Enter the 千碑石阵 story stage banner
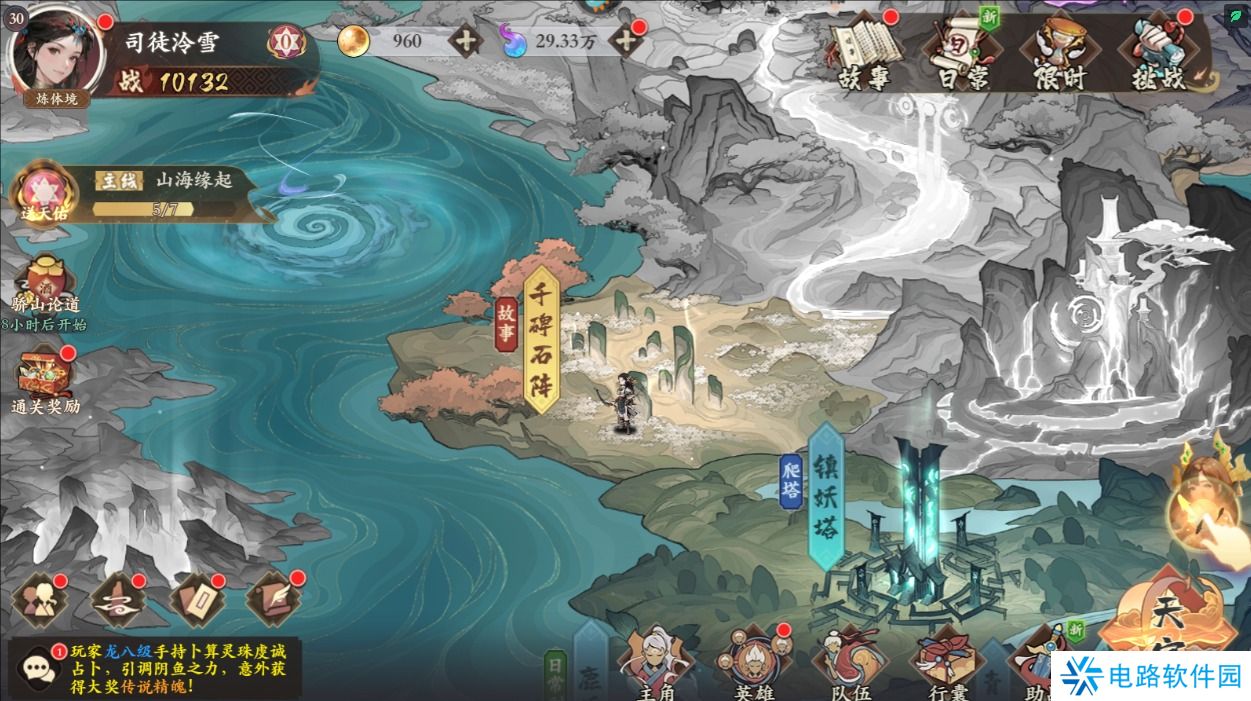The width and height of the screenshot is (1251, 701). tap(540, 338)
